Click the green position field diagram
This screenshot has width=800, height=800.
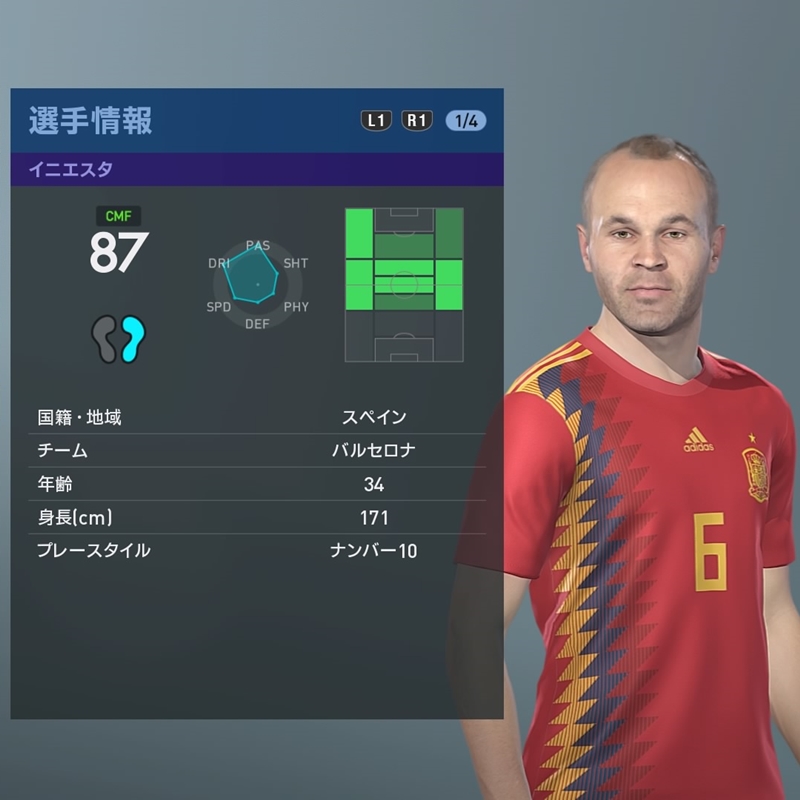[403, 284]
